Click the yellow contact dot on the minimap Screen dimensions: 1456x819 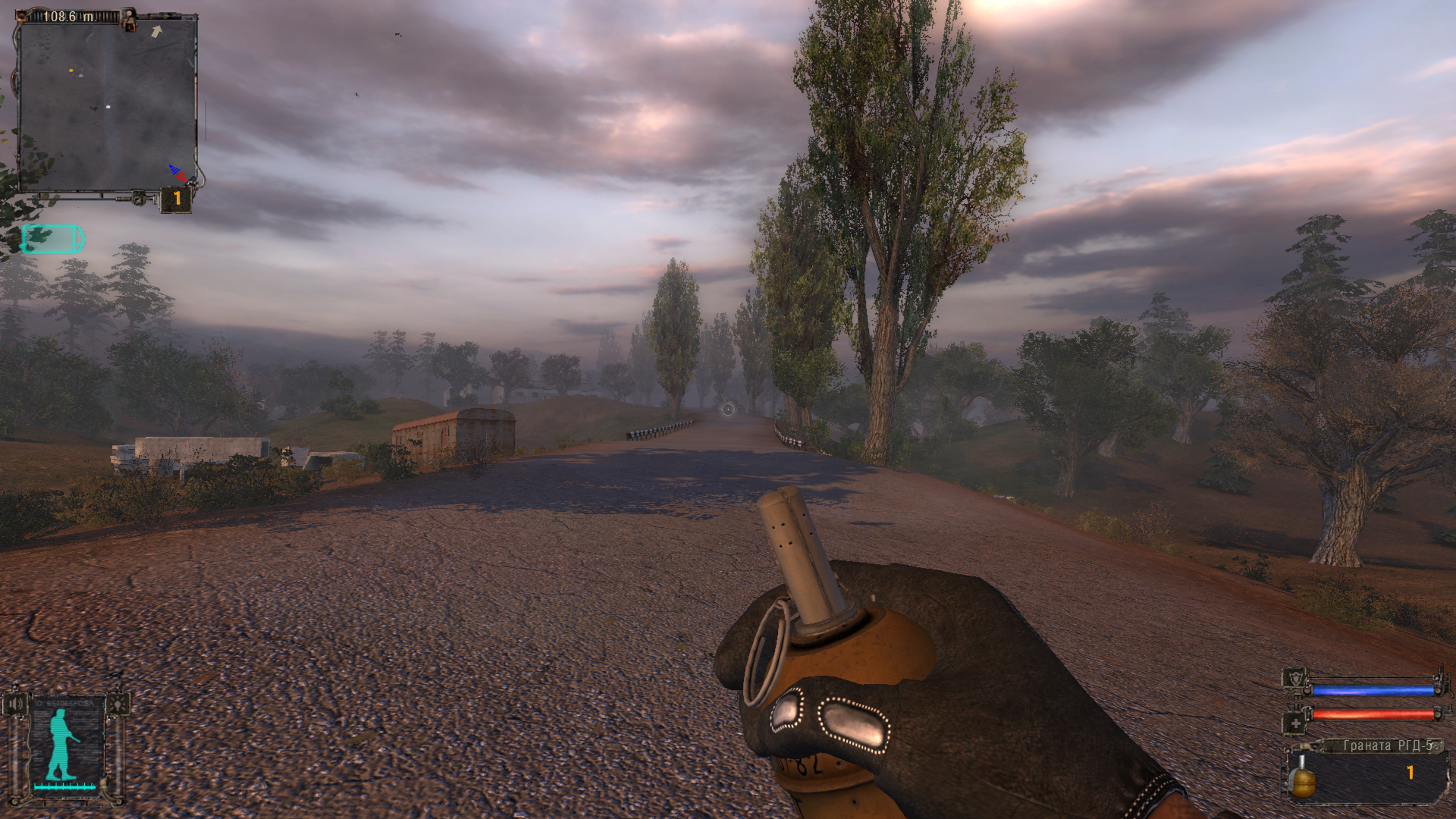coord(71,71)
